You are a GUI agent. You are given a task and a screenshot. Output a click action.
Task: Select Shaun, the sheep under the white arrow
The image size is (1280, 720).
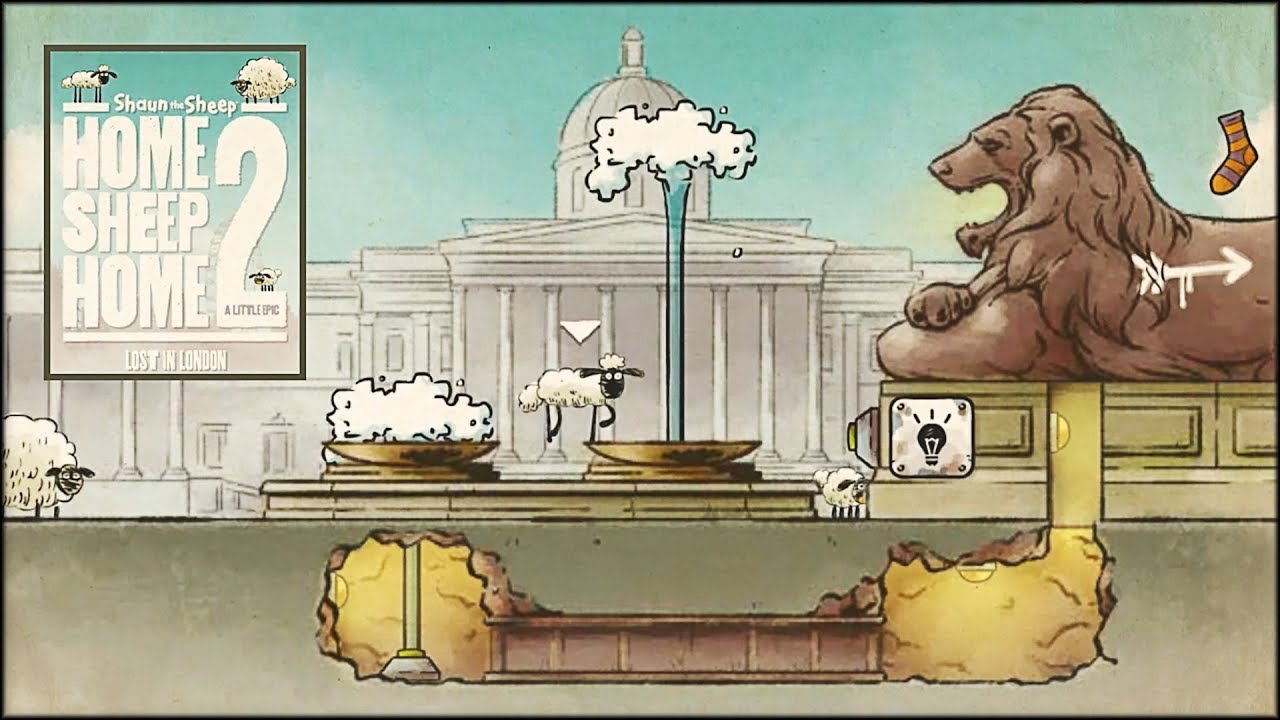[x=580, y=394]
